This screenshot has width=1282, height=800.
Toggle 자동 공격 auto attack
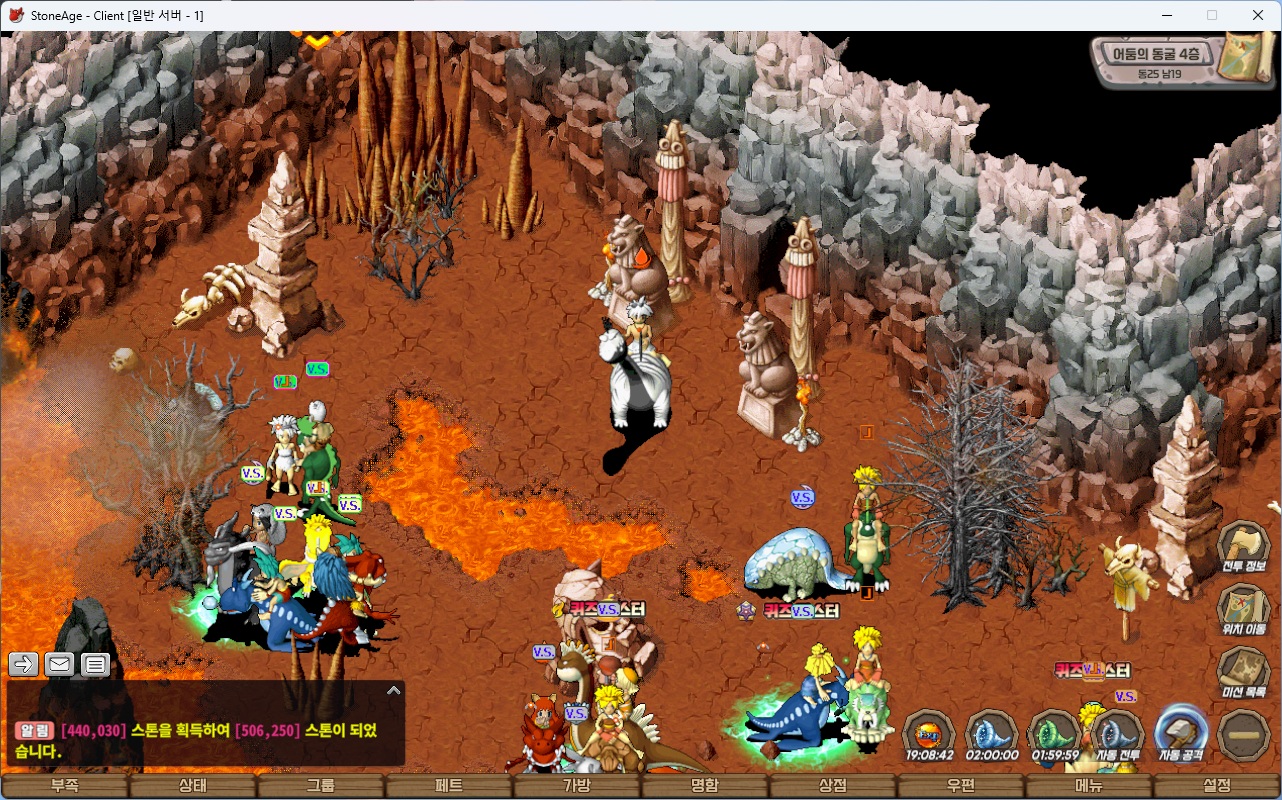pos(1180,735)
